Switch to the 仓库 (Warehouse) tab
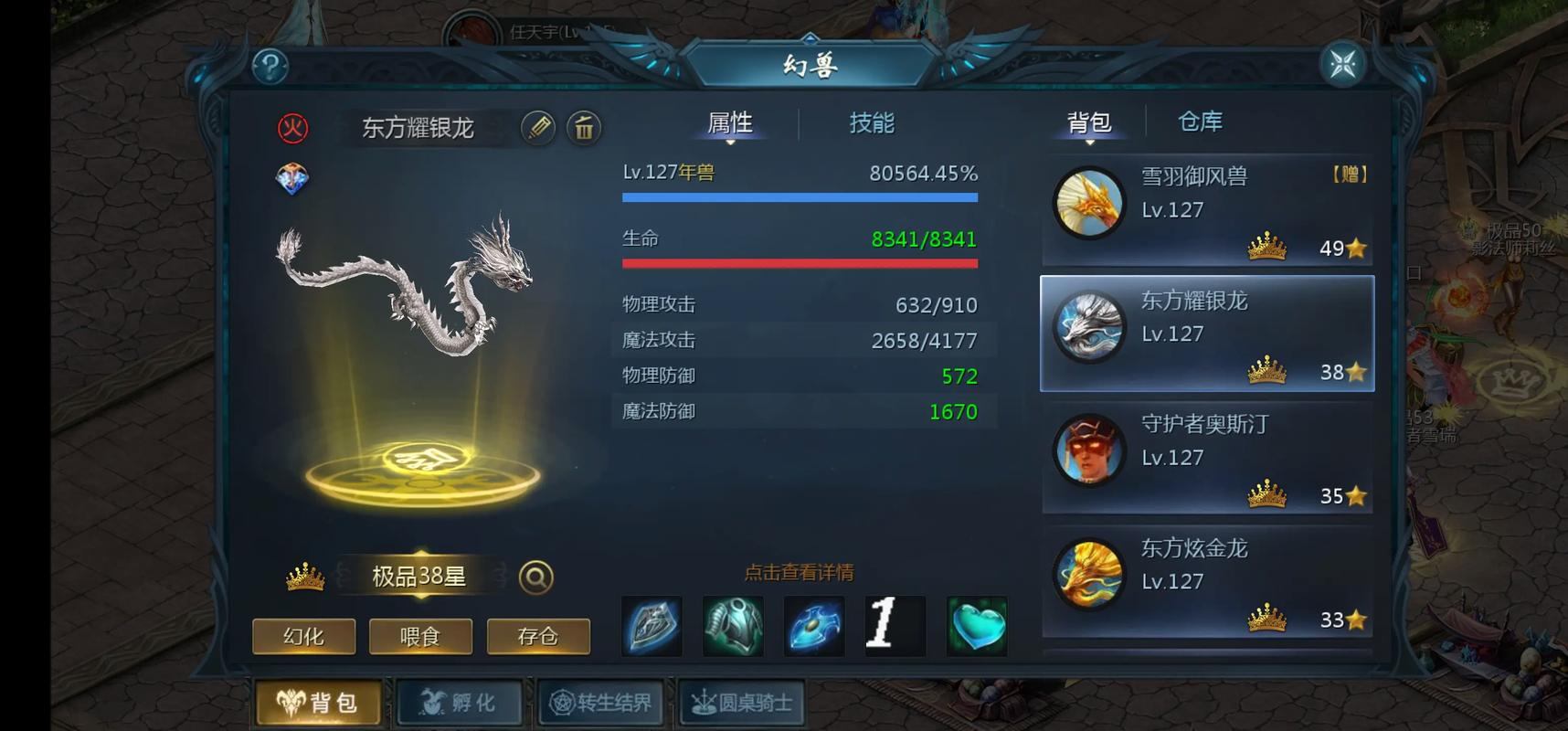The image size is (1568, 731). point(1199,122)
